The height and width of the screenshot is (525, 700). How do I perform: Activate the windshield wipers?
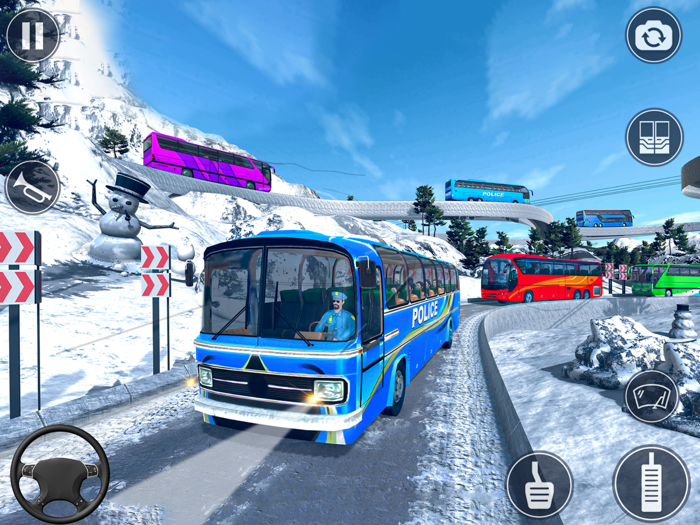(651, 396)
